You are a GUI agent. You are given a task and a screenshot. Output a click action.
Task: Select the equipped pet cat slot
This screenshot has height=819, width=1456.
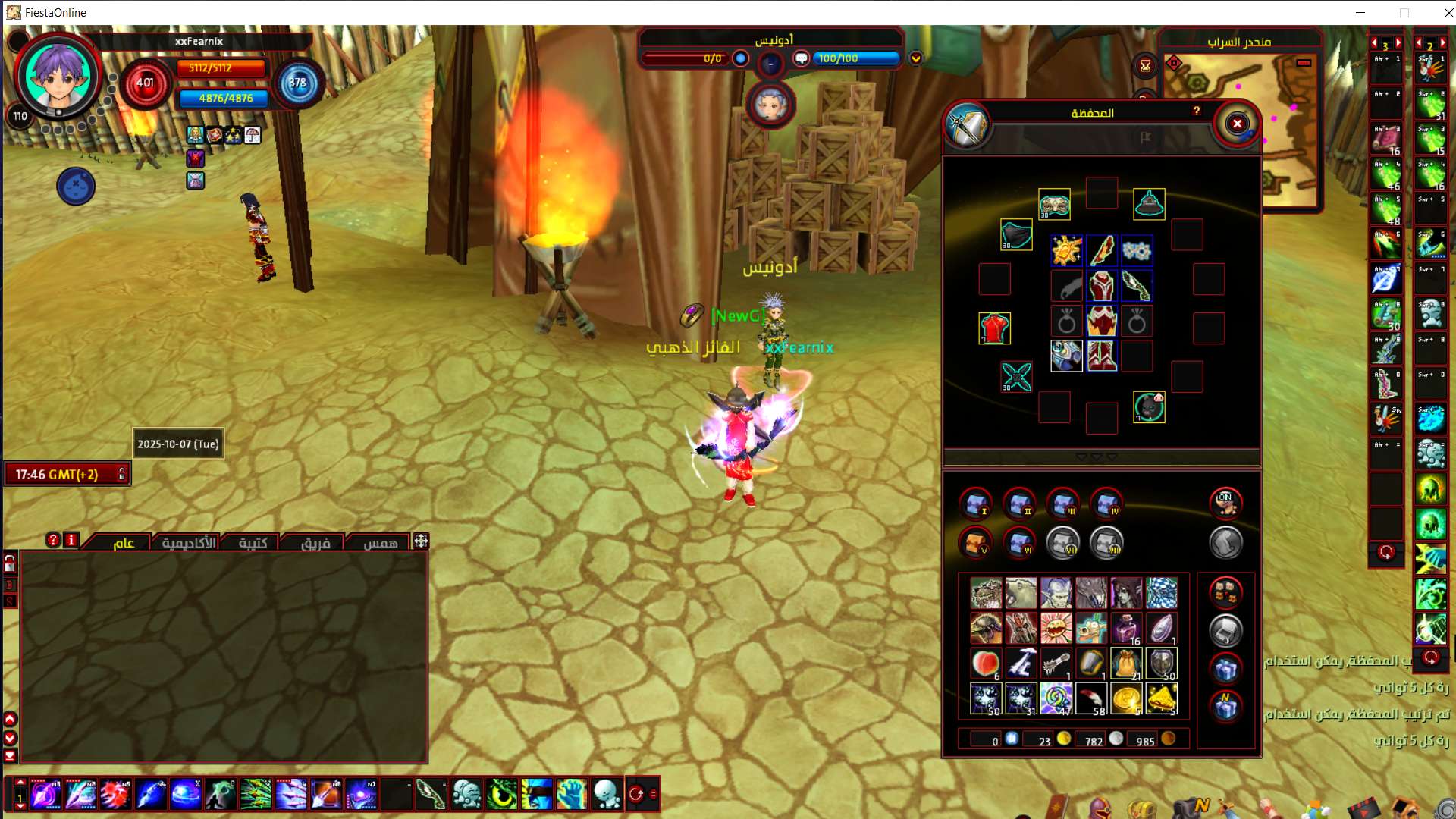point(1149,407)
